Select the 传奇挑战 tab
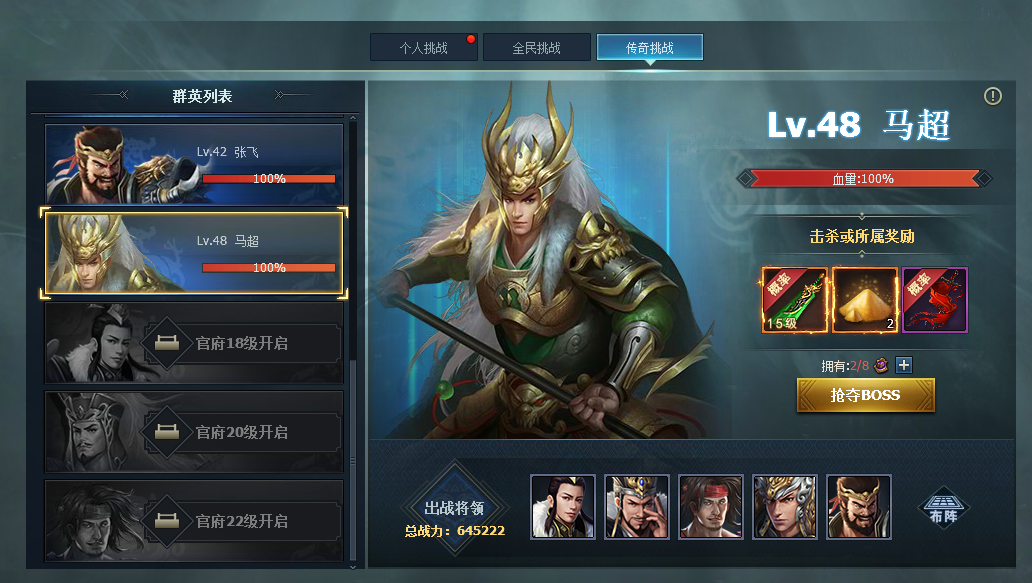 pyautogui.click(x=649, y=47)
